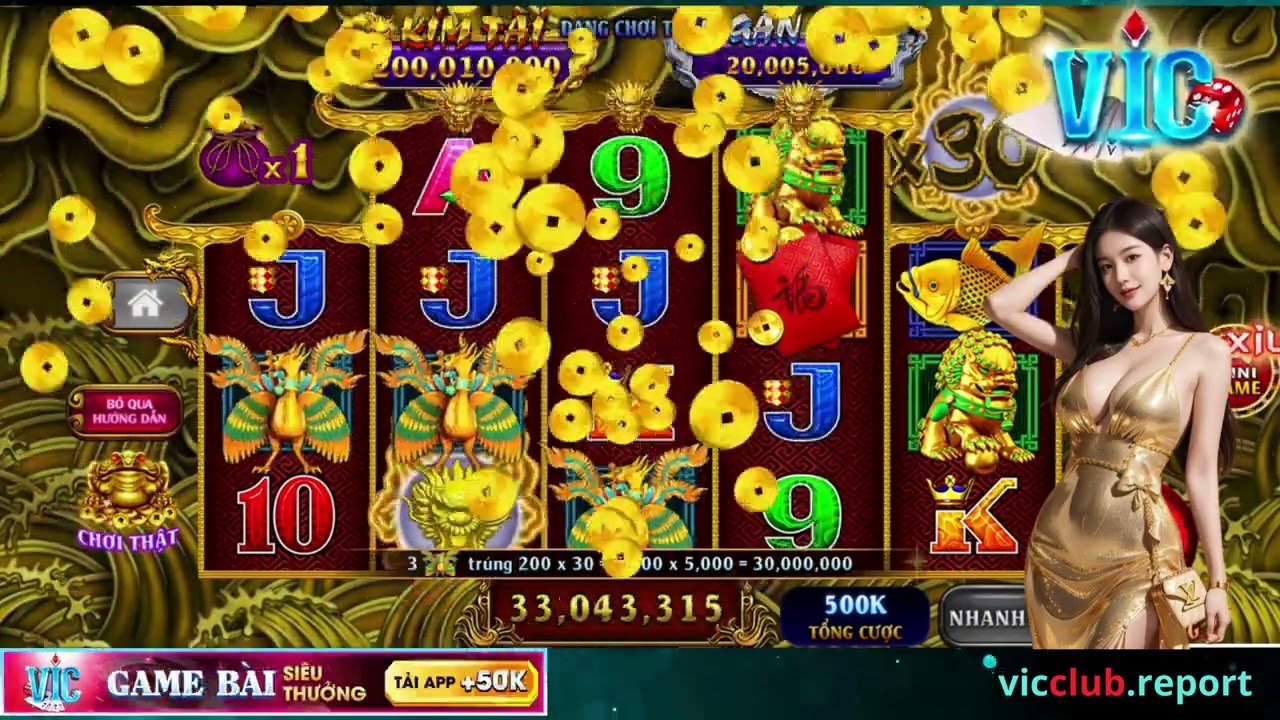The image size is (1280, 720).
Task: Toggle the Nhanh fast spin button
Action: point(985,617)
